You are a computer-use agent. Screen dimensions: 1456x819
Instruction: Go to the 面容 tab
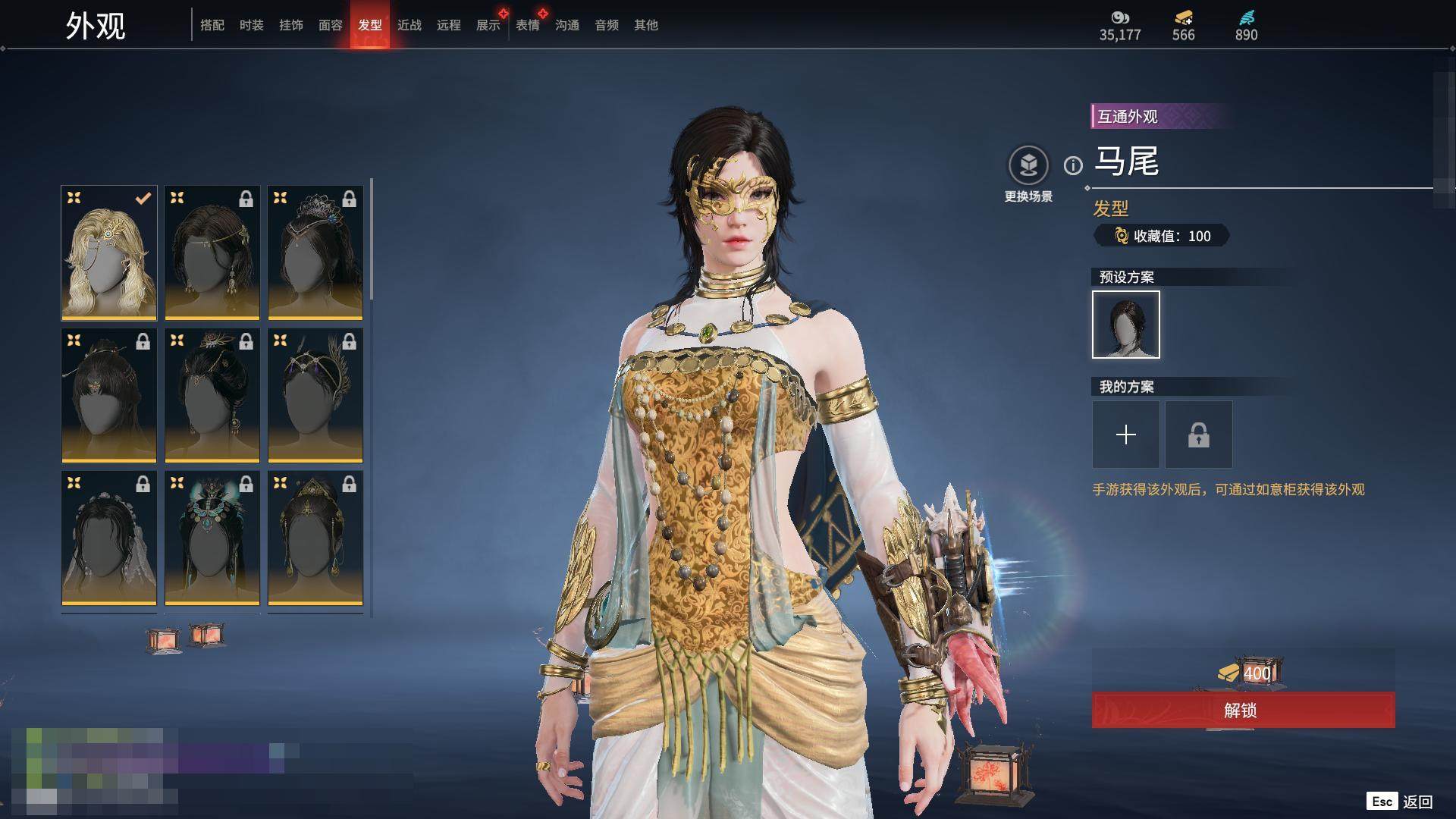[x=330, y=25]
